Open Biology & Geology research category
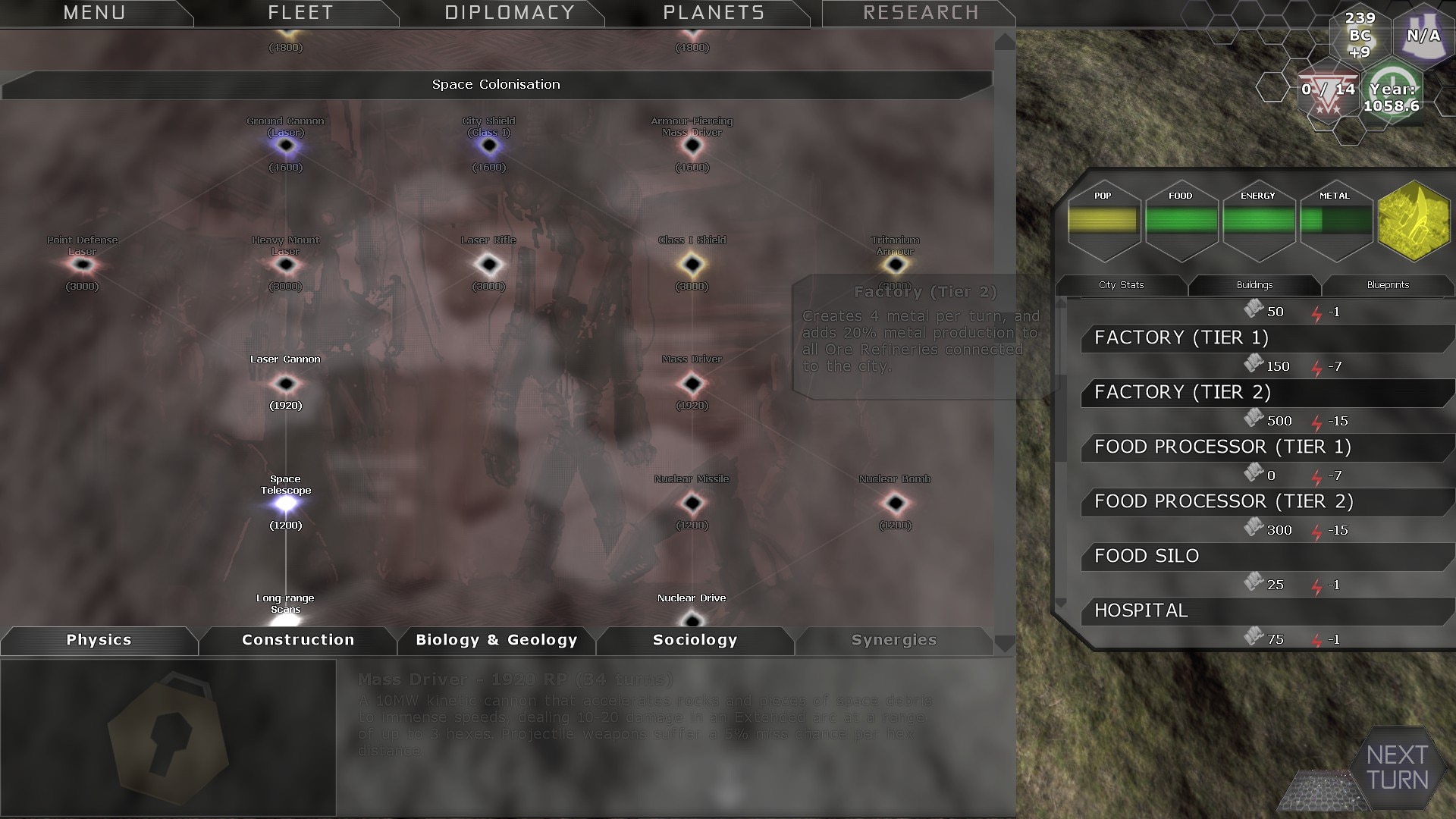Viewport: 1456px width, 819px height. [497, 640]
